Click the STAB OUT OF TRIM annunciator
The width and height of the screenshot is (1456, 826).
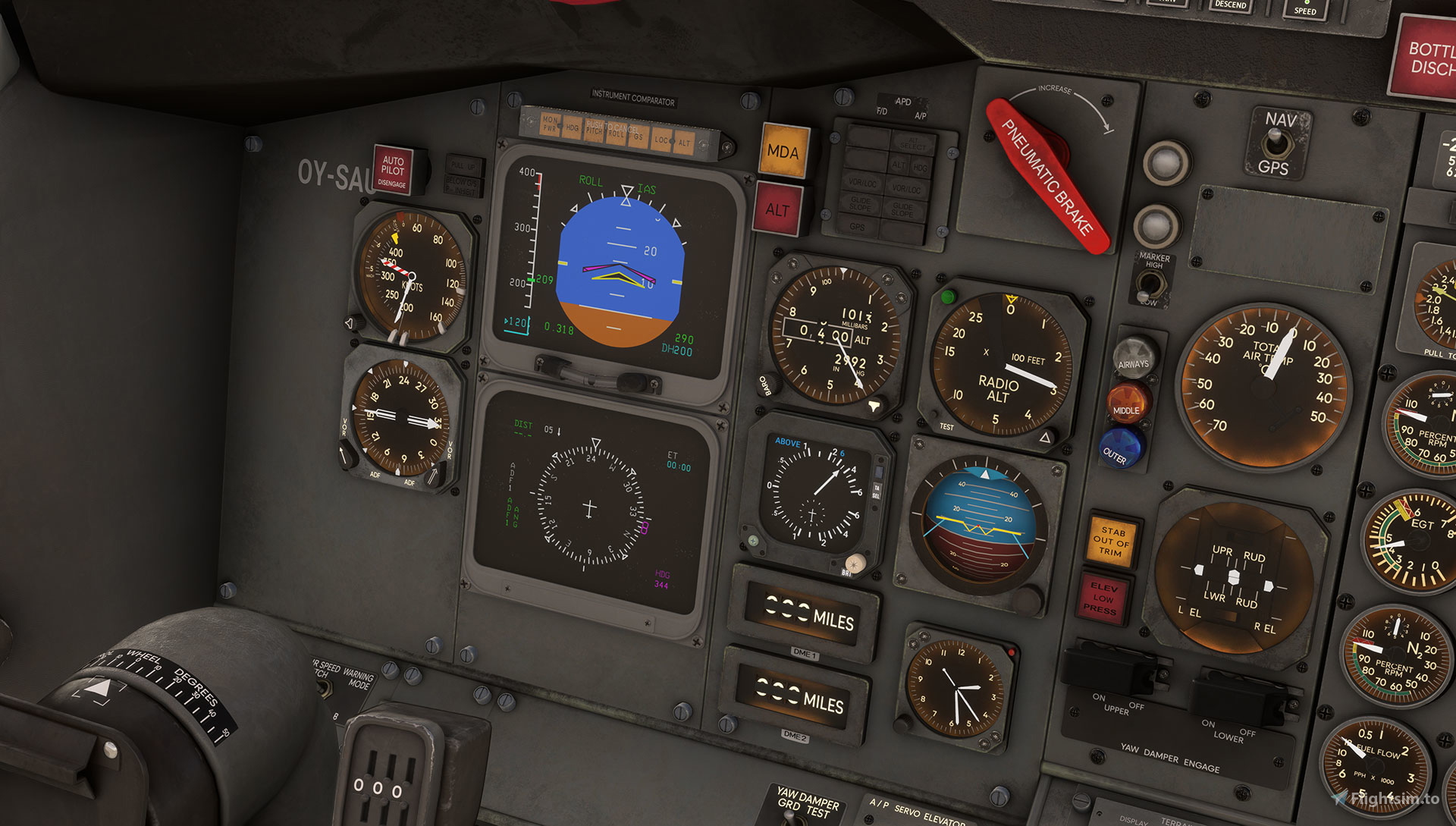(x=1111, y=542)
